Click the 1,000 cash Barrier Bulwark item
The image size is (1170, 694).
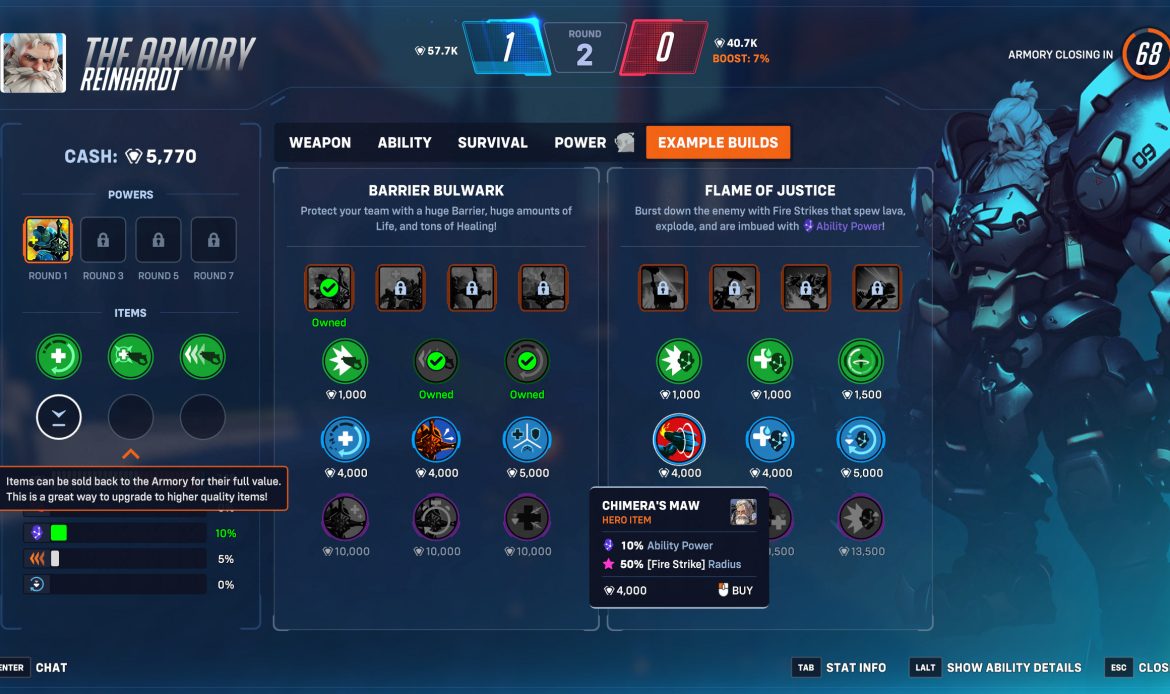point(345,361)
